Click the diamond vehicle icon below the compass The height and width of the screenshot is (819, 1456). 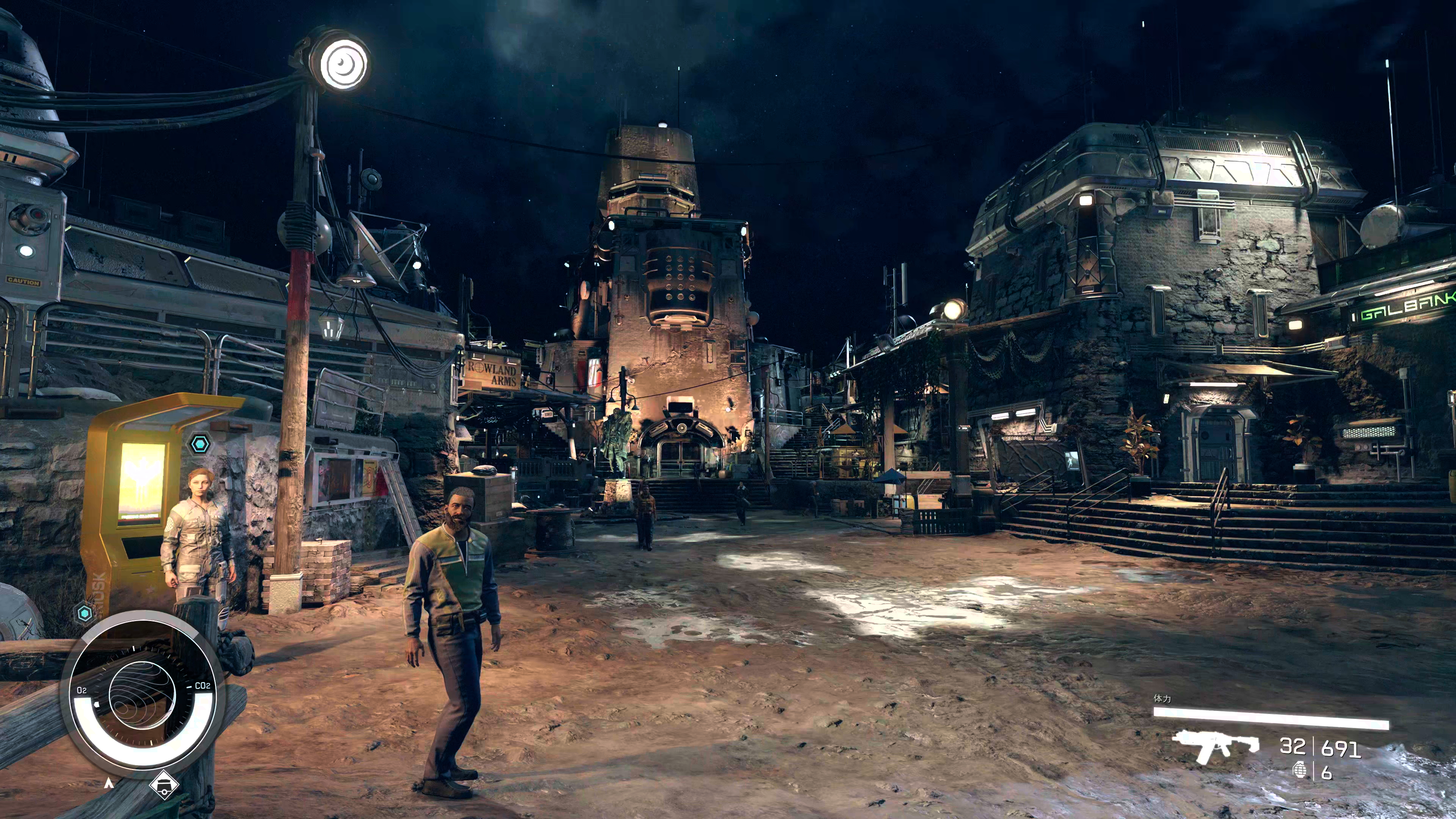point(164,784)
